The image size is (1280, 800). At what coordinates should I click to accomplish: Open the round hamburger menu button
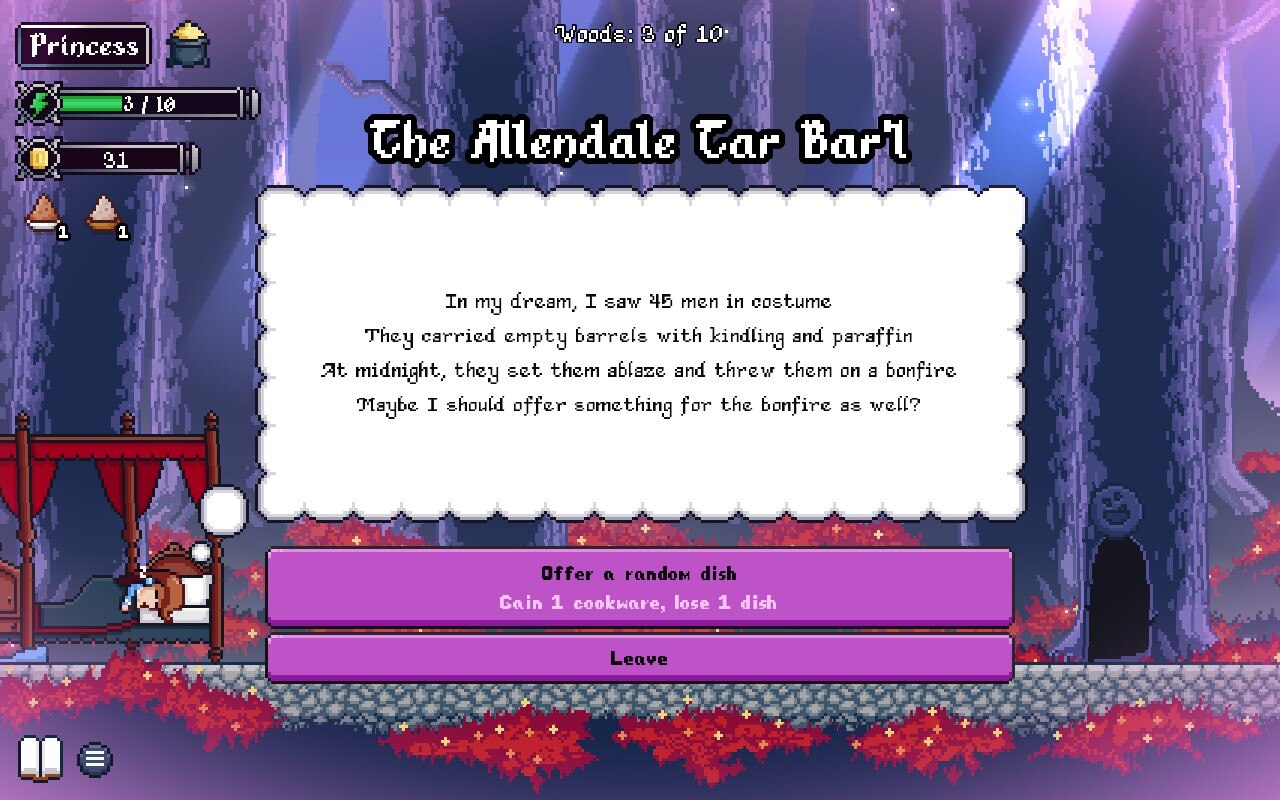point(95,760)
